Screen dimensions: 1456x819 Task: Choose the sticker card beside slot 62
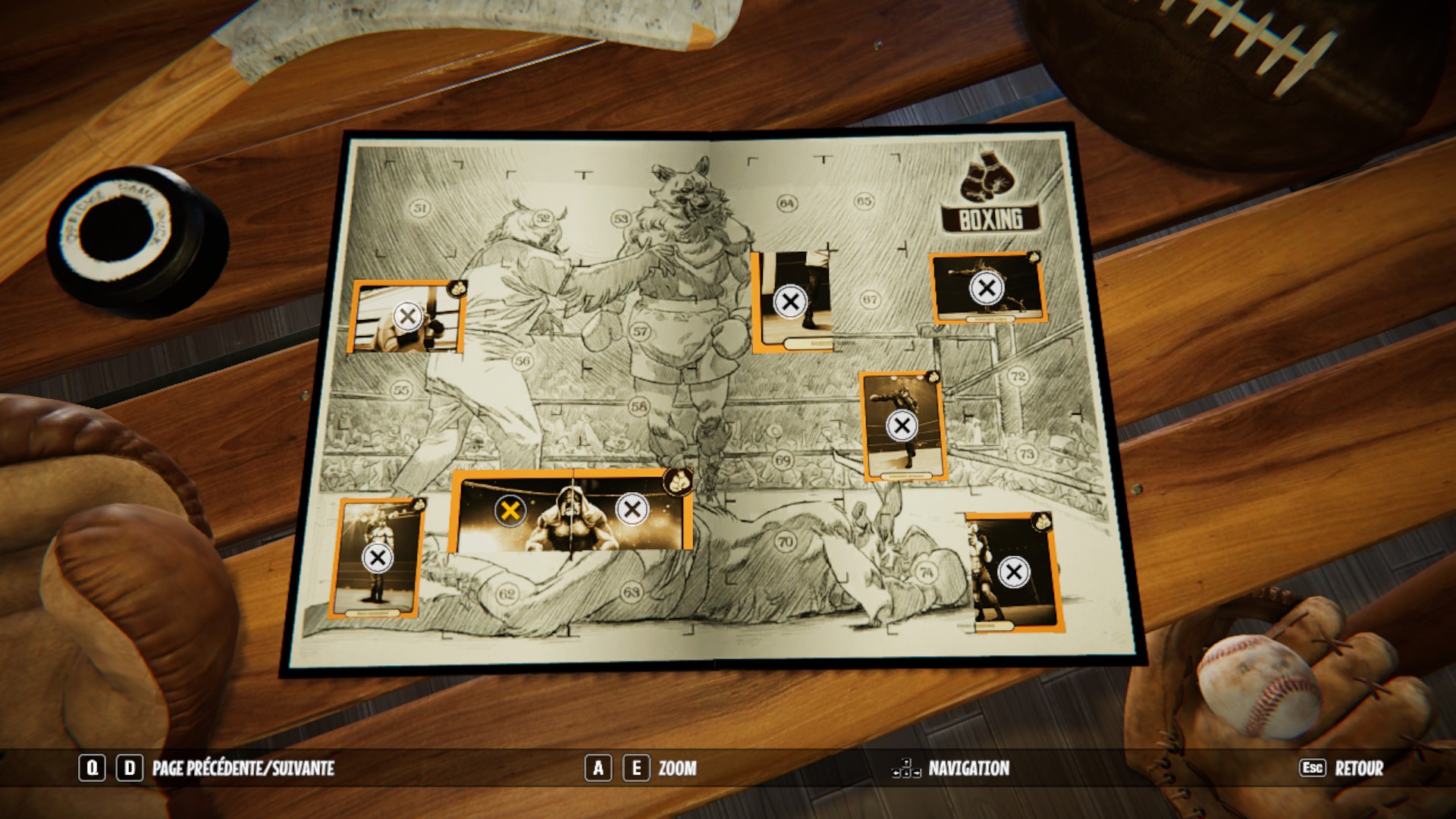tap(377, 558)
